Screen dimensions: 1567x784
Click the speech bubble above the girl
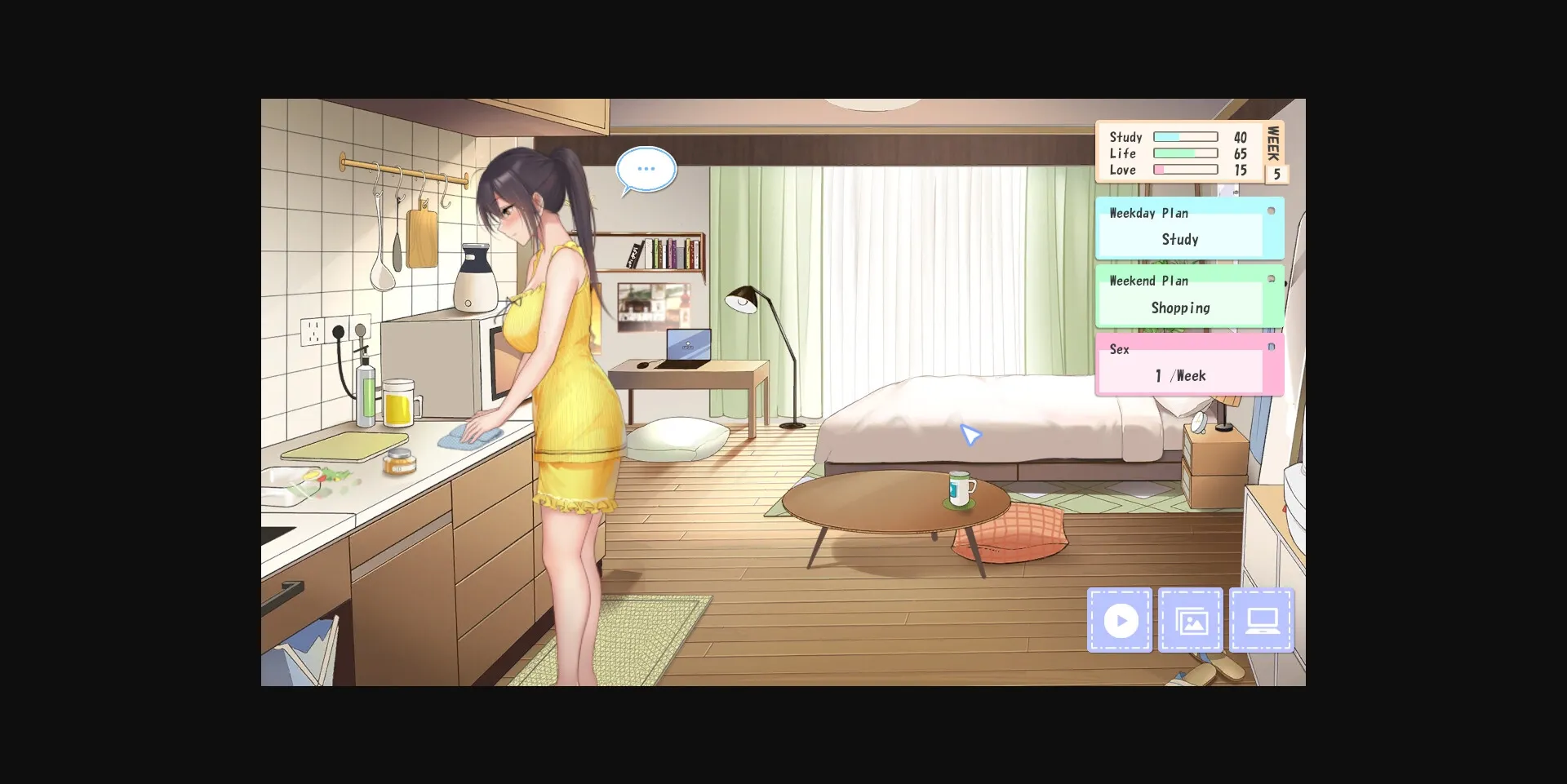(646, 168)
